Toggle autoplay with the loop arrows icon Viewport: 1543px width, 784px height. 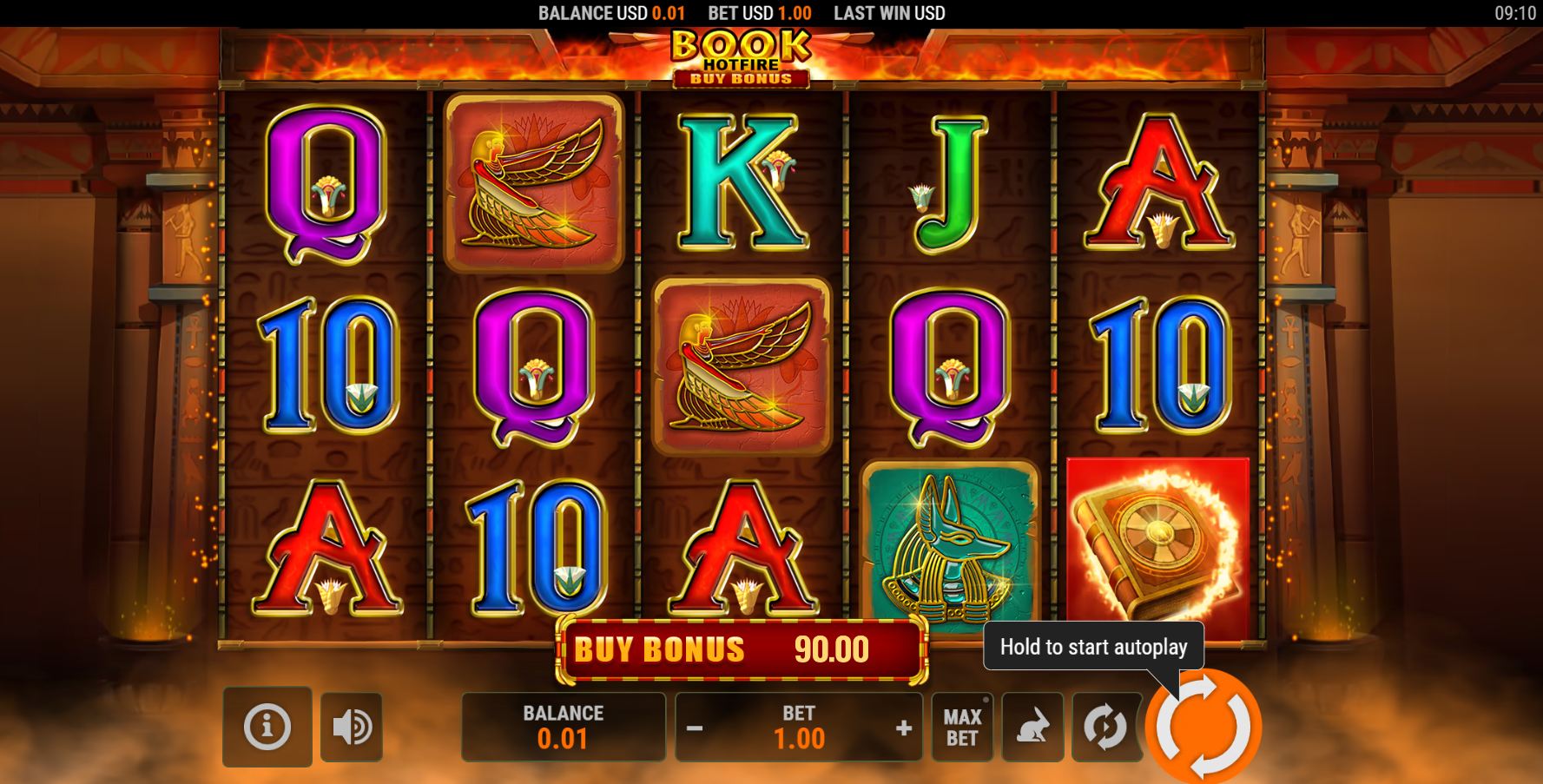point(1105,728)
